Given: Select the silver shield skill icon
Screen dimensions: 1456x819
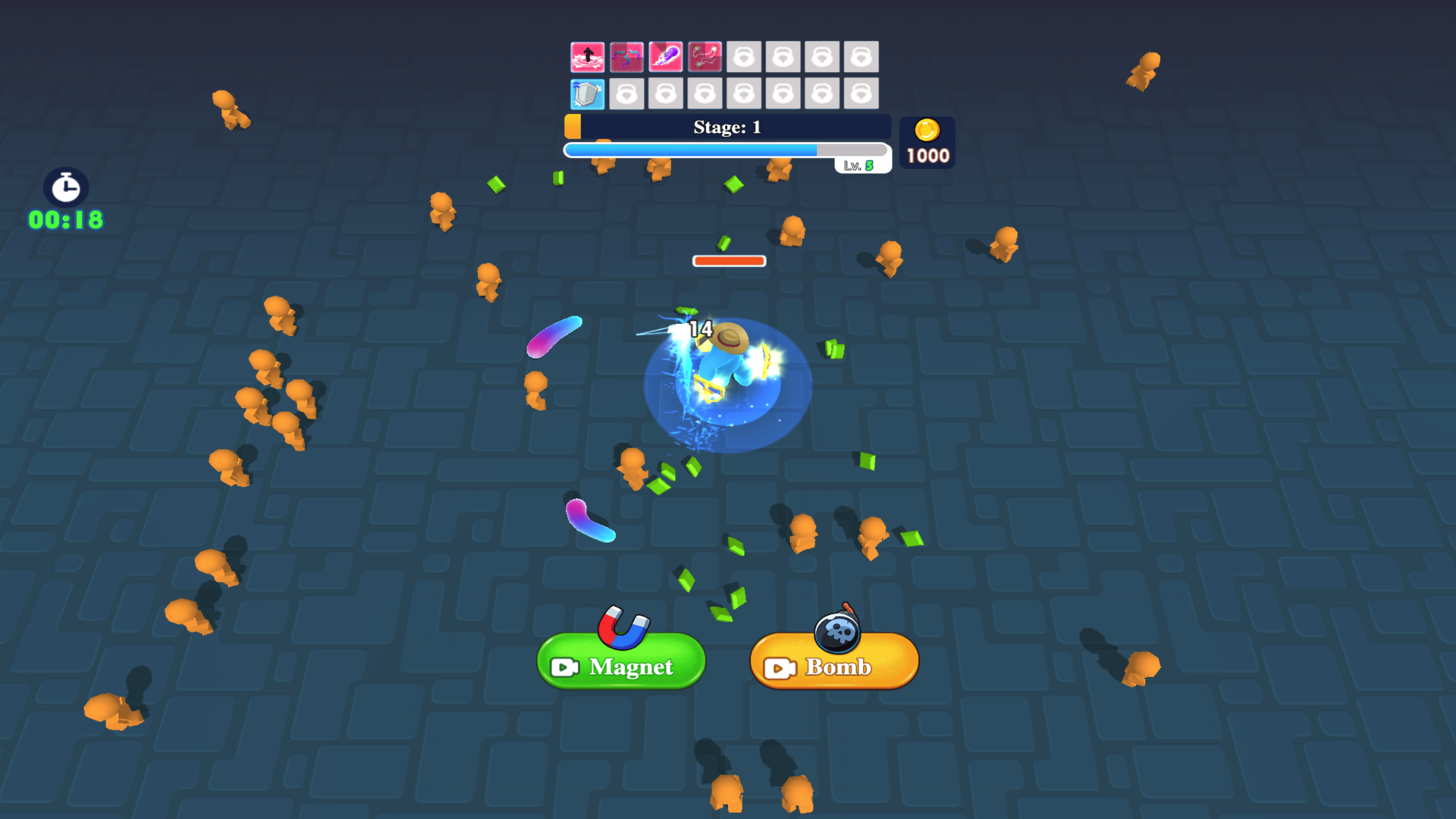Looking at the screenshot, I should 586,93.
